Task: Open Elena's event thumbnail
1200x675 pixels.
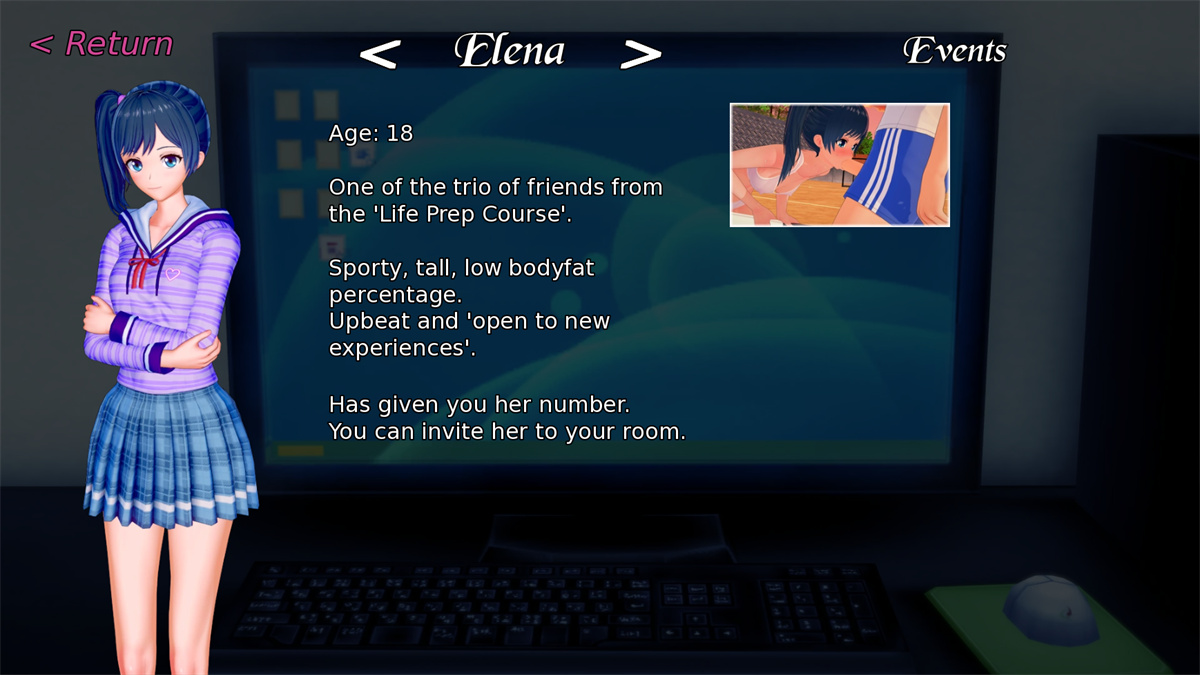Action: pos(839,165)
